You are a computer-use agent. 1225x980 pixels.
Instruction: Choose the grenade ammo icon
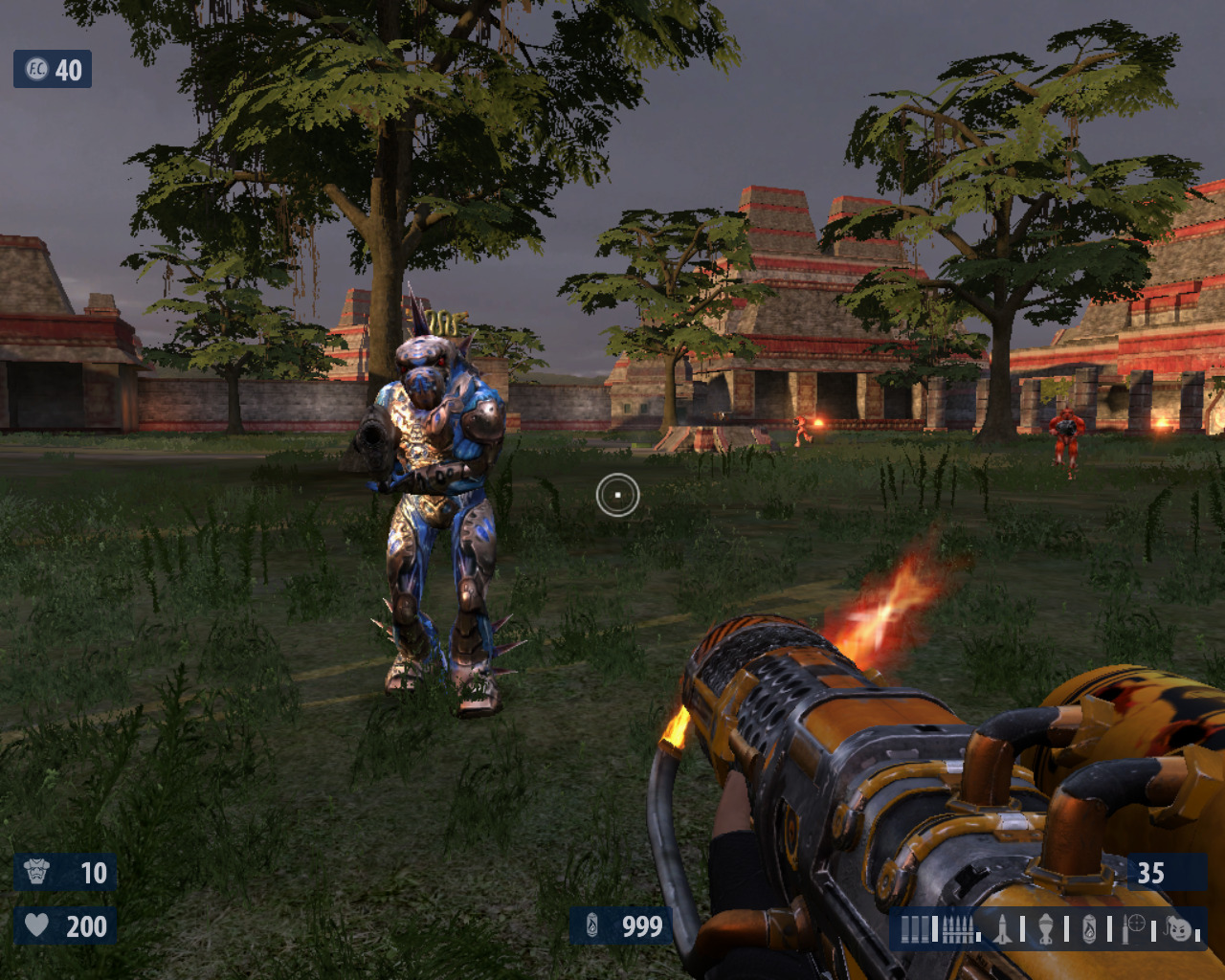click(x=1046, y=928)
